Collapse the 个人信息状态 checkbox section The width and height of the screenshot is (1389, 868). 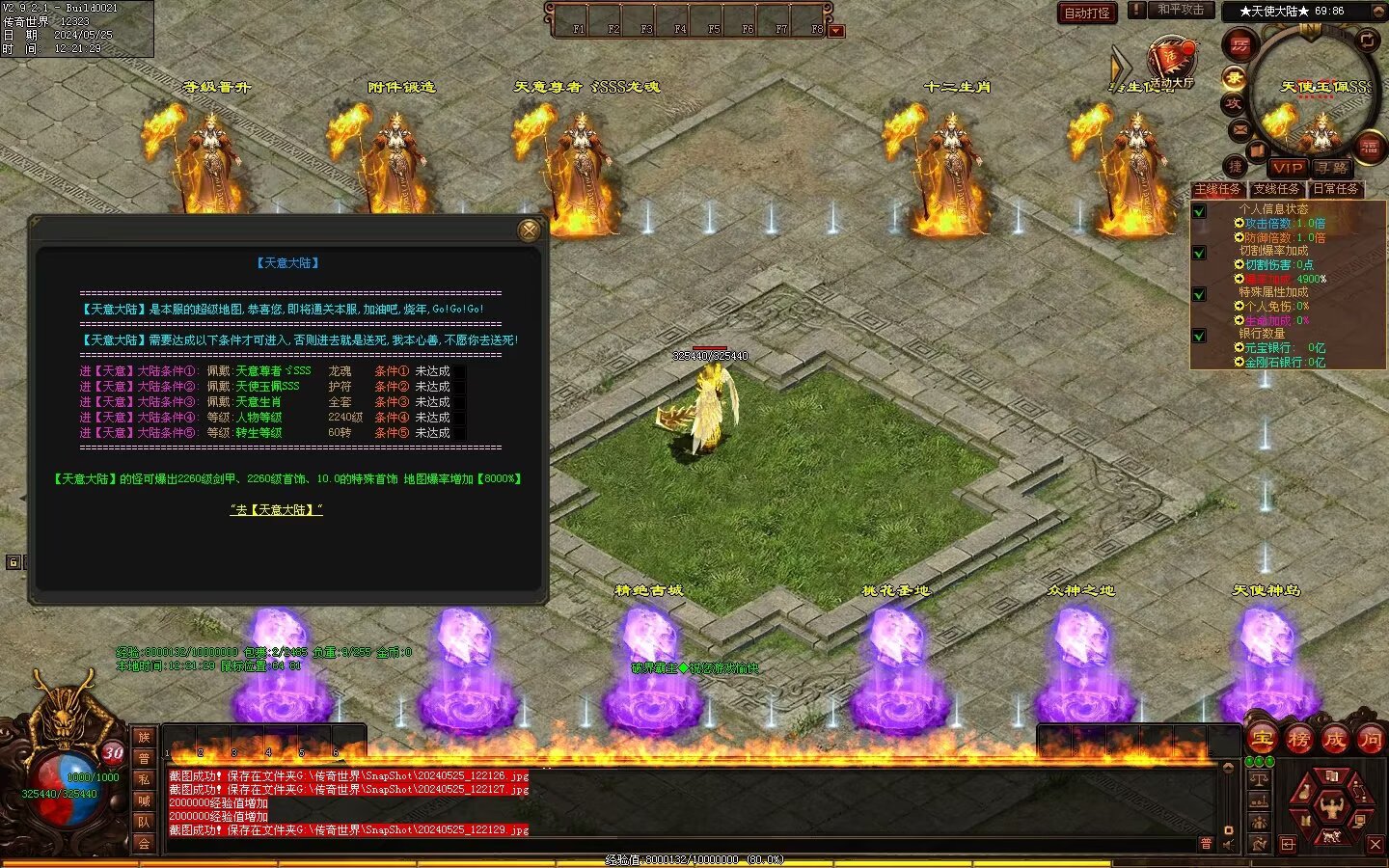coord(1199,211)
